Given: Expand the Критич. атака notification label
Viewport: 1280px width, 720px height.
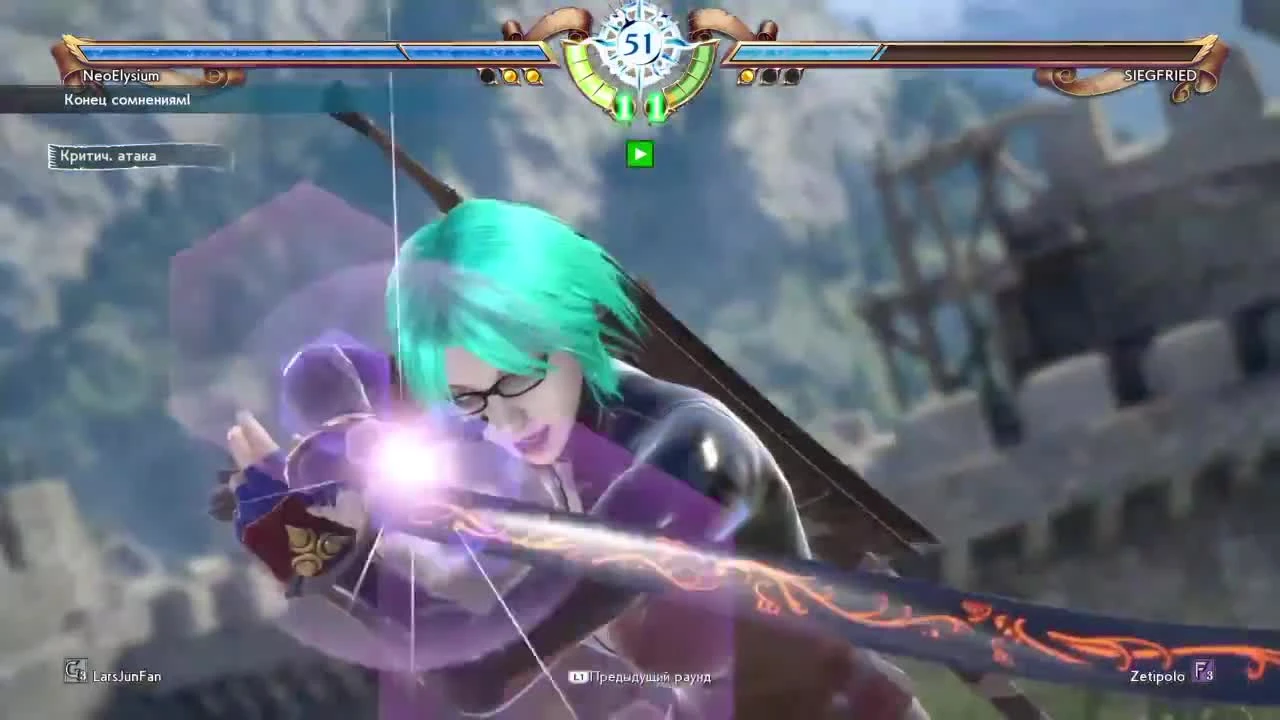Looking at the screenshot, I should [x=110, y=156].
